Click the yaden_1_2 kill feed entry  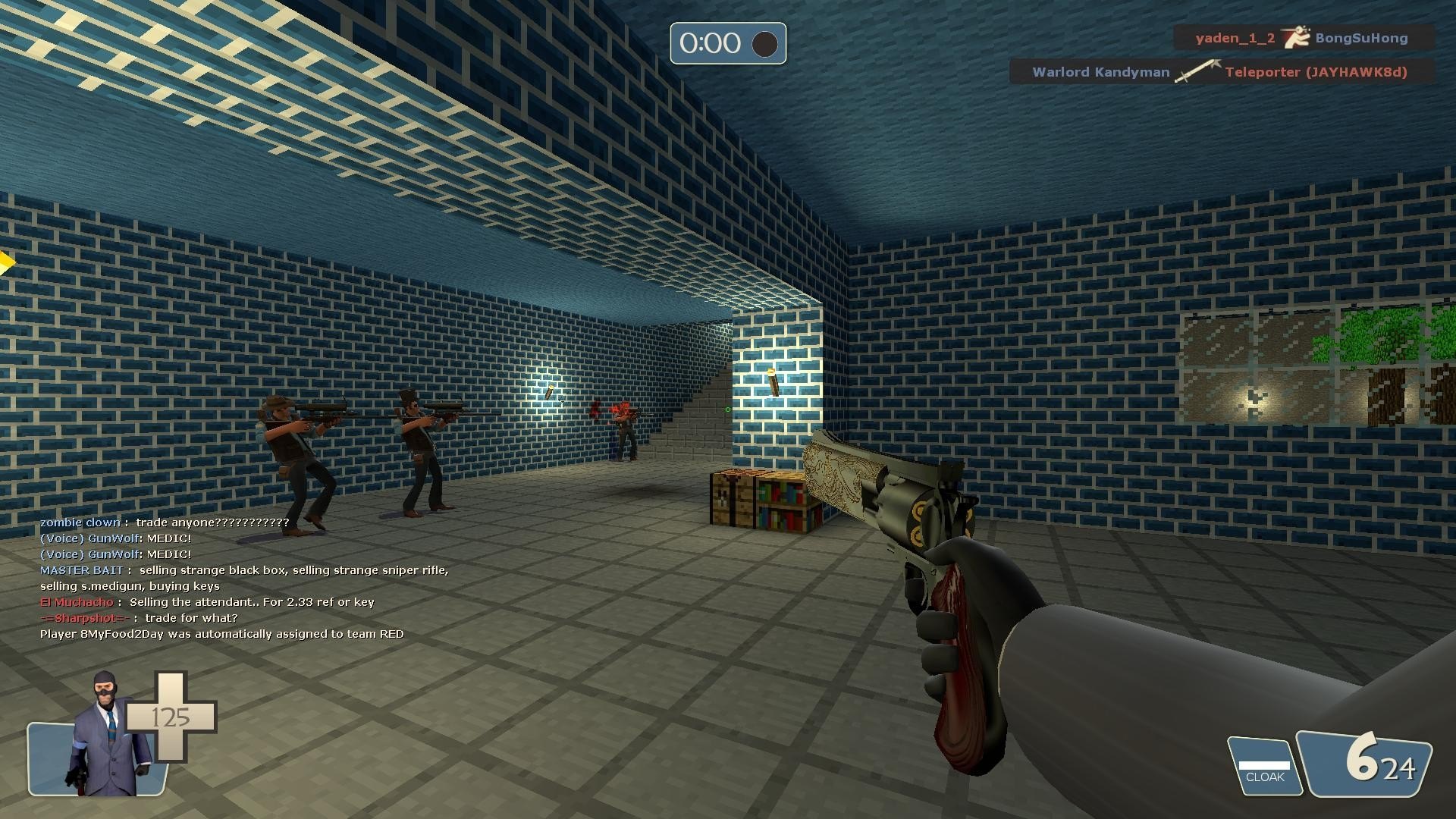click(x=1302, y=38)
